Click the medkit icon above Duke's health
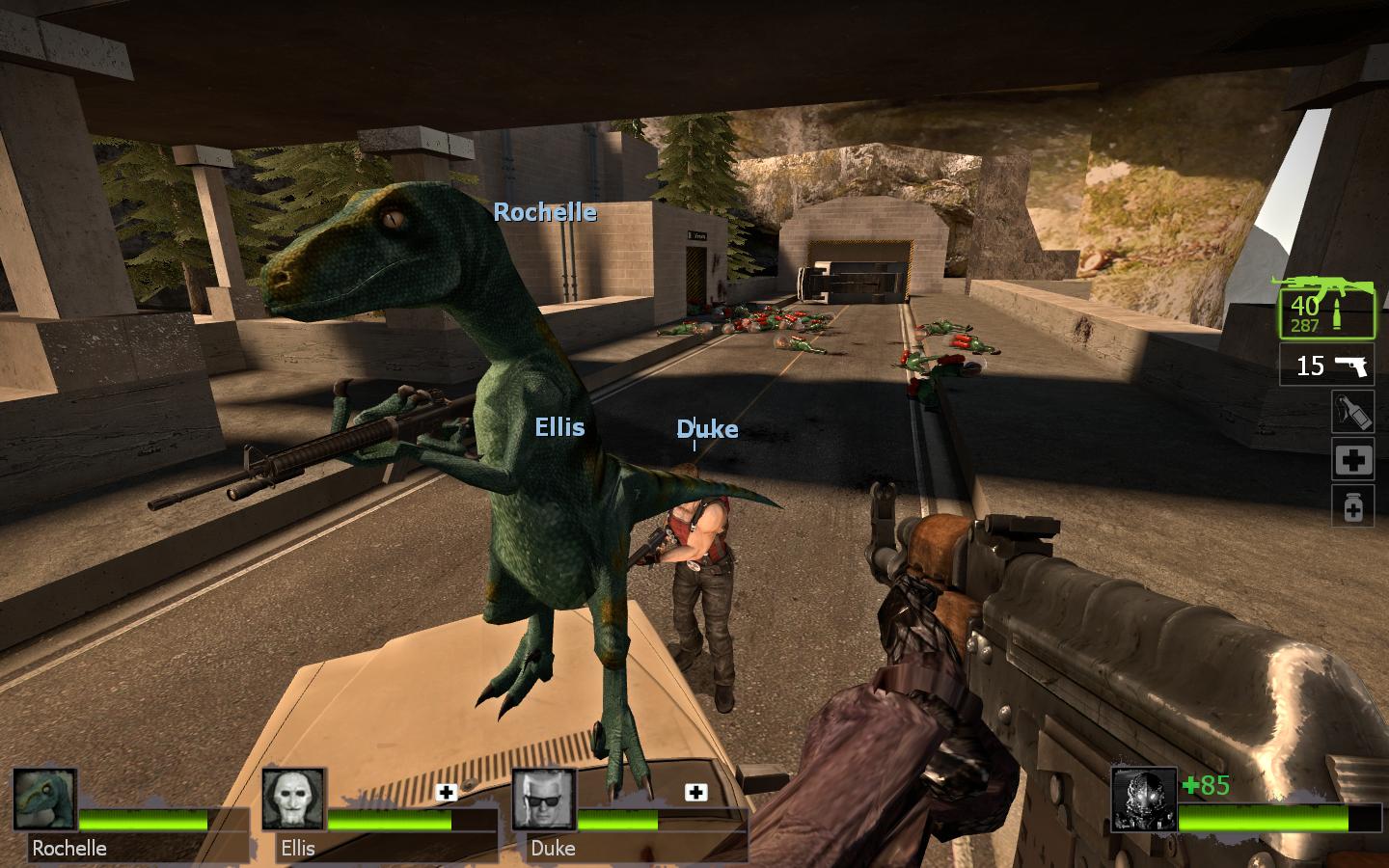 point(695,793)
